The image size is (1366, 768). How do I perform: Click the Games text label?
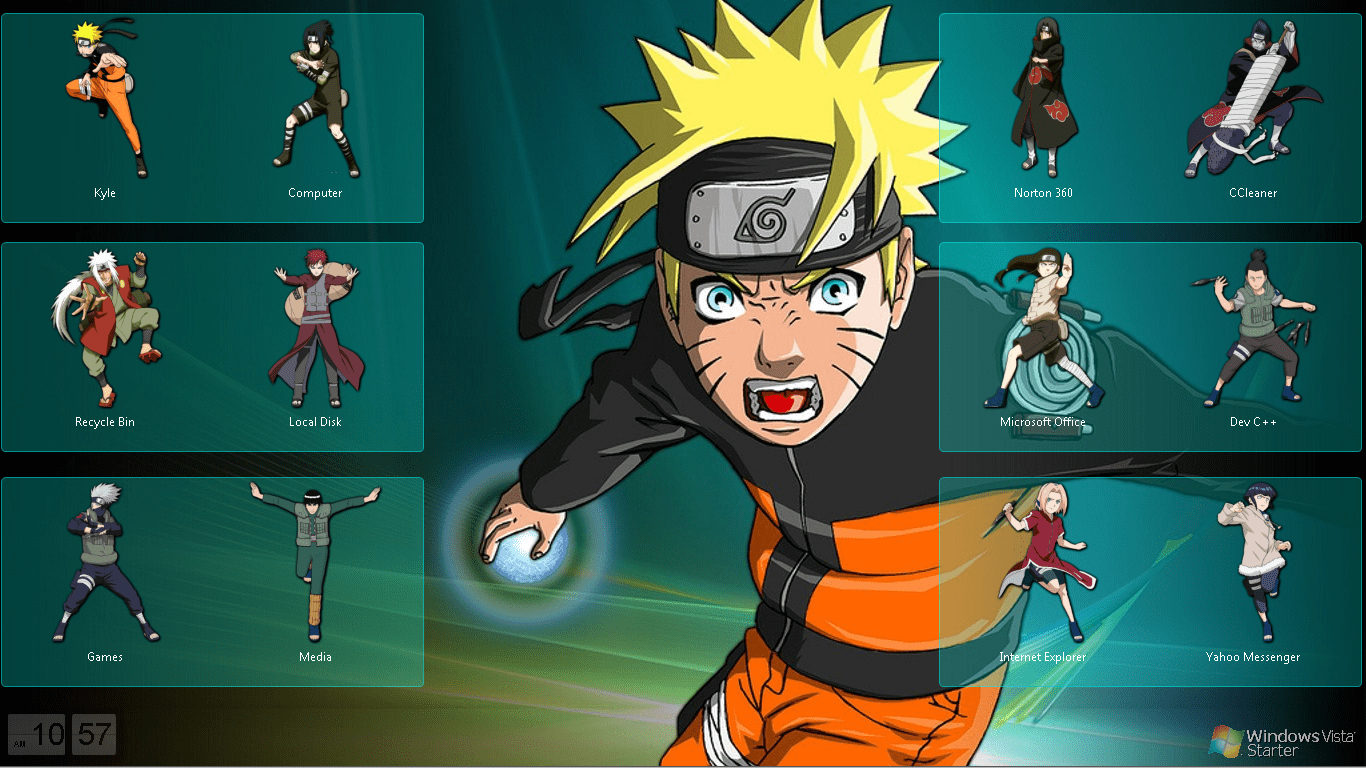(104, 657)
